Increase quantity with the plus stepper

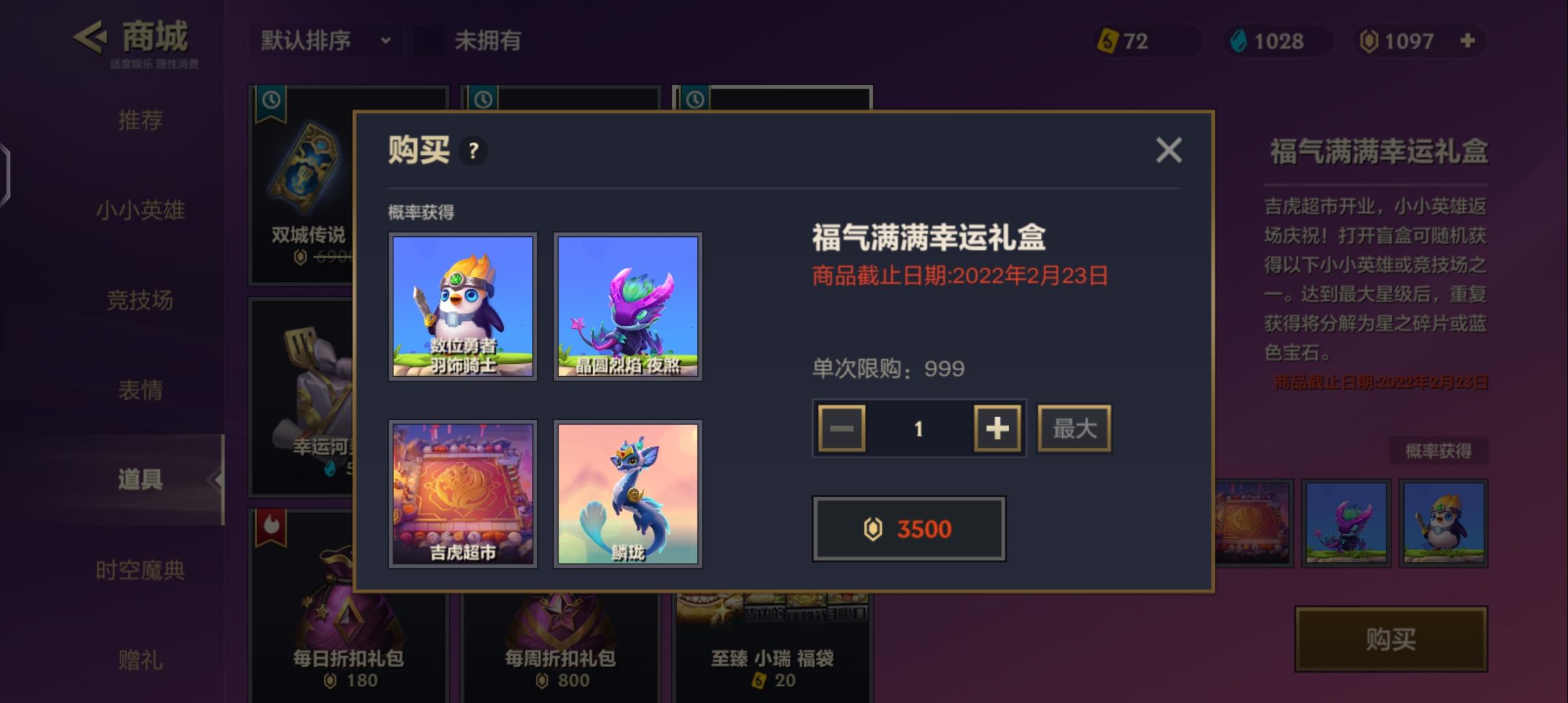click(x=996, y=428)
